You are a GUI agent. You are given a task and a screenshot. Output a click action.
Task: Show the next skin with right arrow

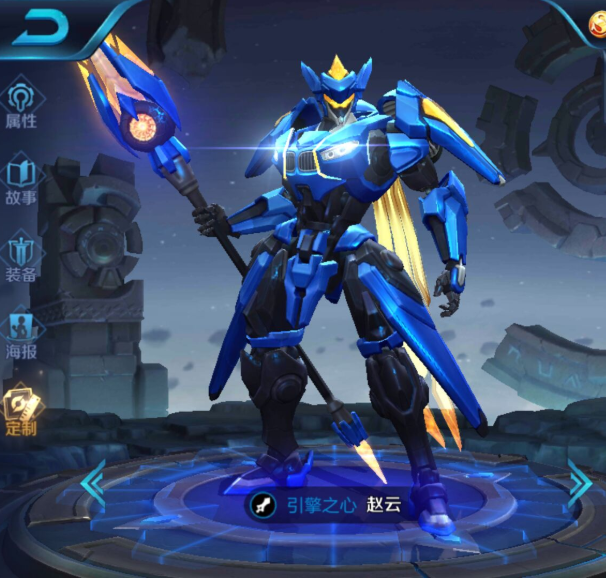point(579,481)
